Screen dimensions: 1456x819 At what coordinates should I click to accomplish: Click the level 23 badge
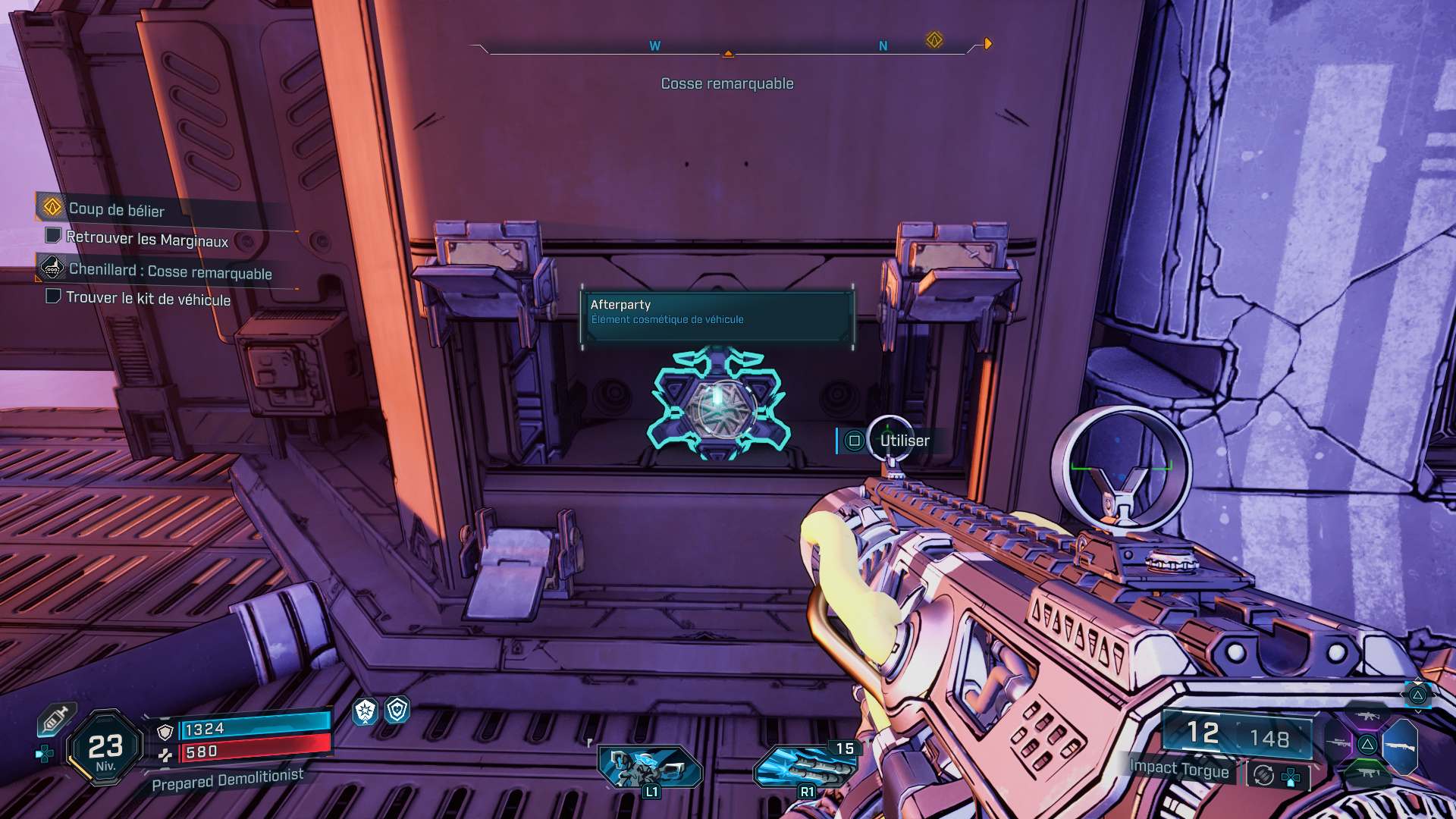tap(105, 746)
